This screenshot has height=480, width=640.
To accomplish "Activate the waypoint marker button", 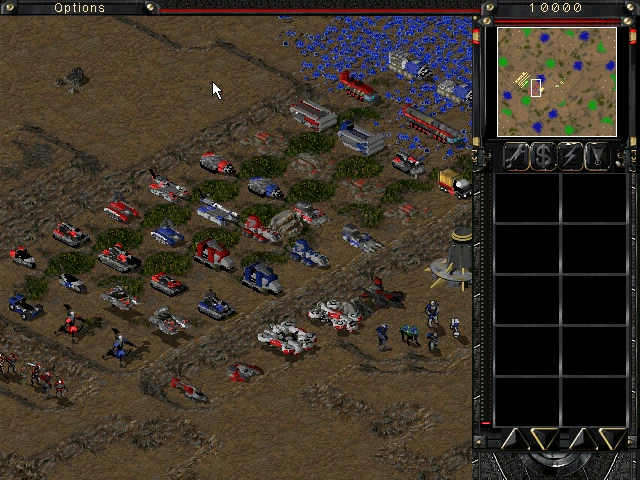I will click(597, 155).
